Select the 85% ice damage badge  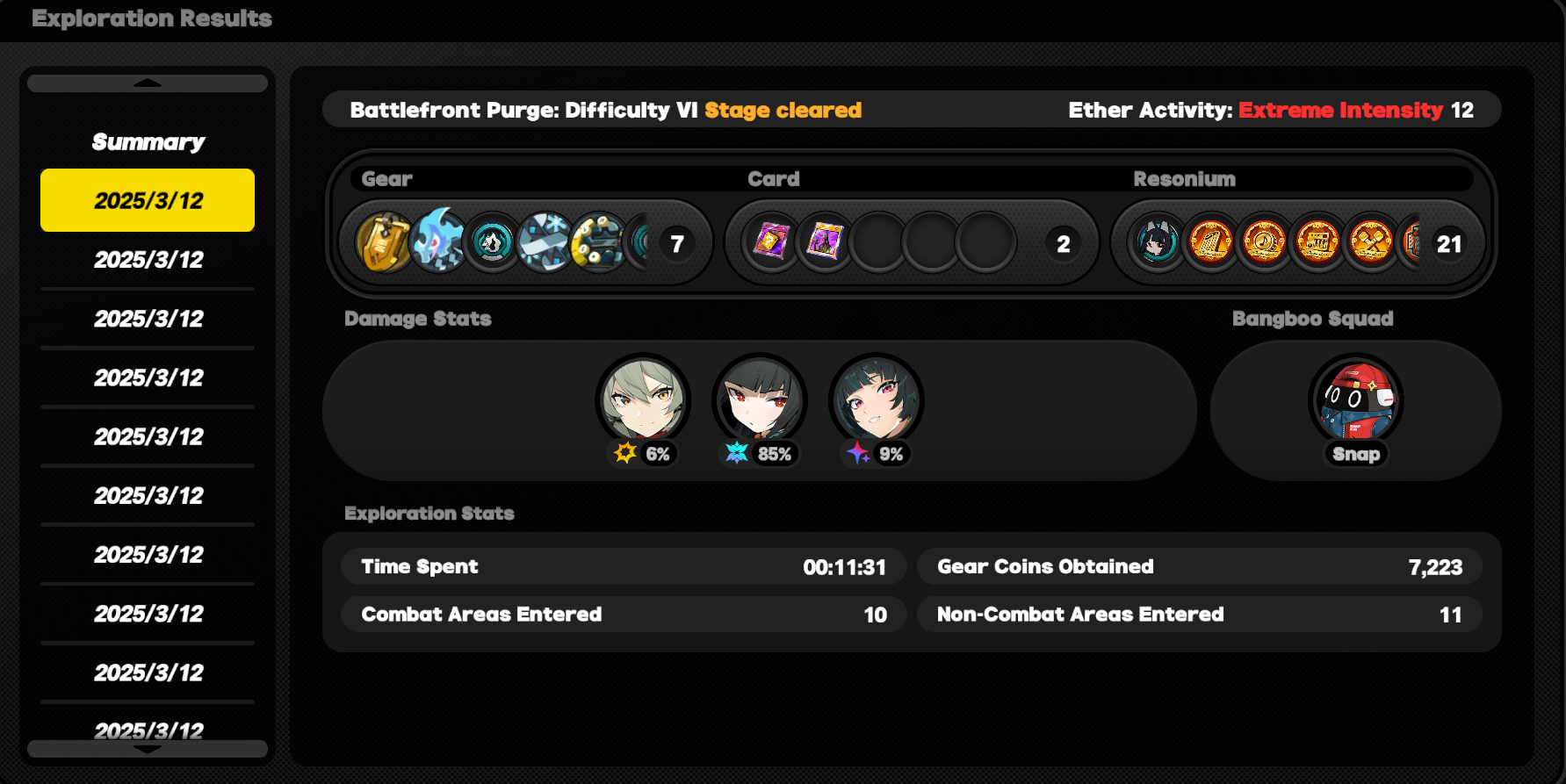tap(760, 455)
